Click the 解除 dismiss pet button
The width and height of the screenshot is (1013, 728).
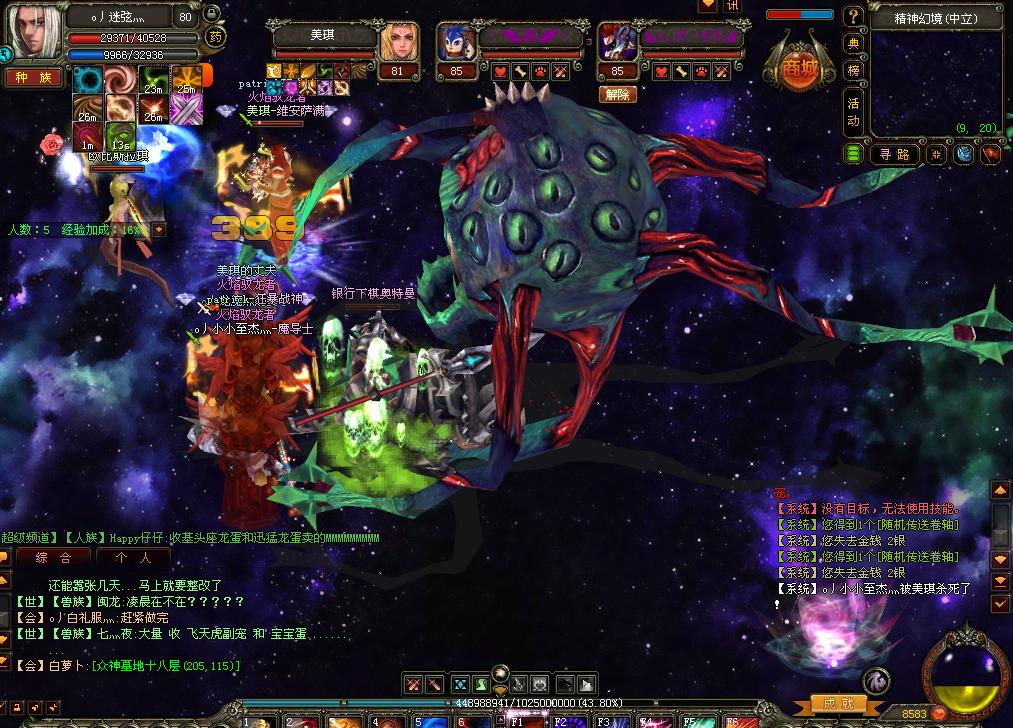click(x=617, y=95)
